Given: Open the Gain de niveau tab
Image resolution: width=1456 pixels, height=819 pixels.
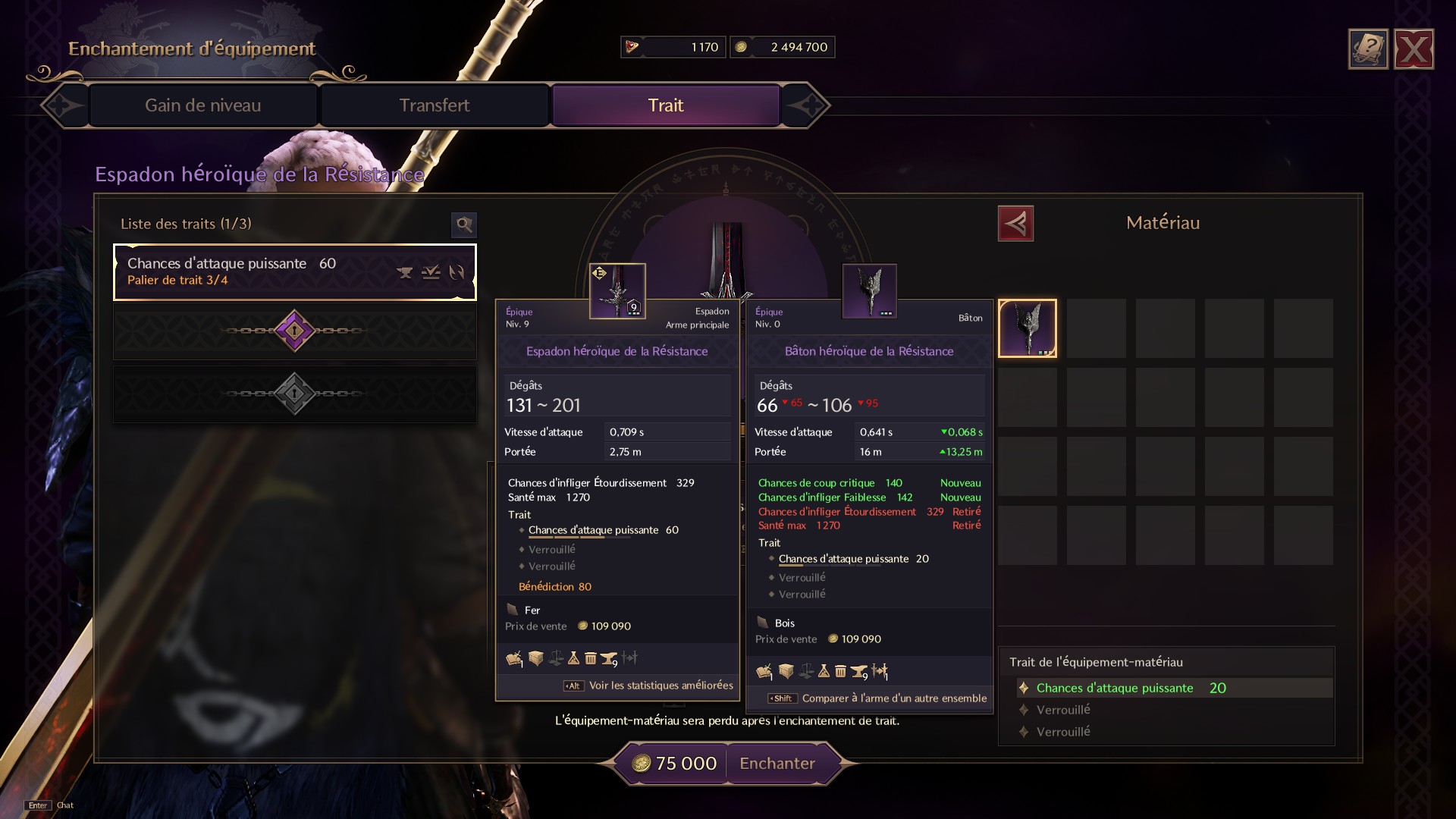Looking at the screenshot, I should click(203, 105).
